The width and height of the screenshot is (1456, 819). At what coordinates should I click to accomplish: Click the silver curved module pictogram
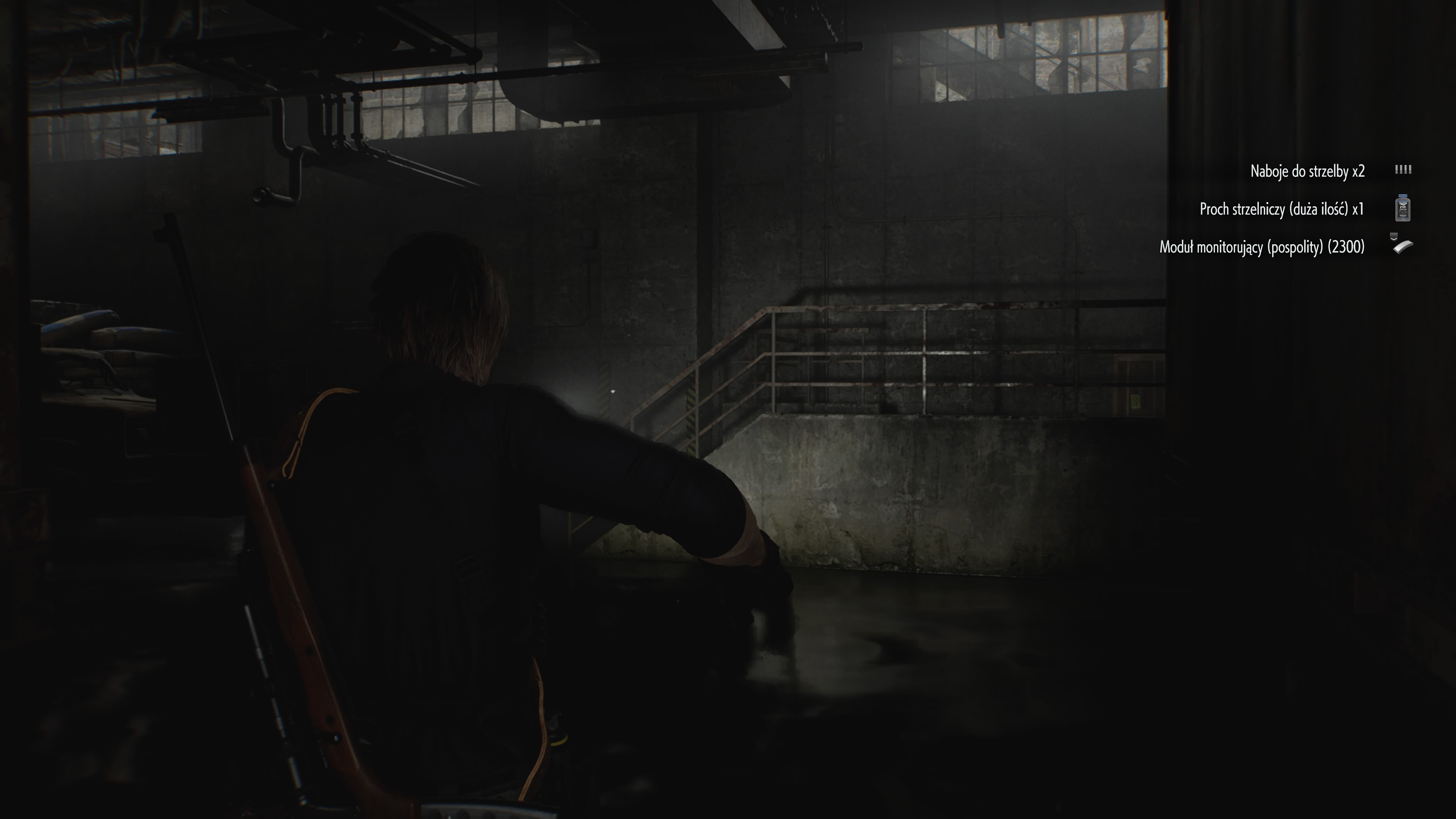pyautogui.click(x=1404, y=248)
